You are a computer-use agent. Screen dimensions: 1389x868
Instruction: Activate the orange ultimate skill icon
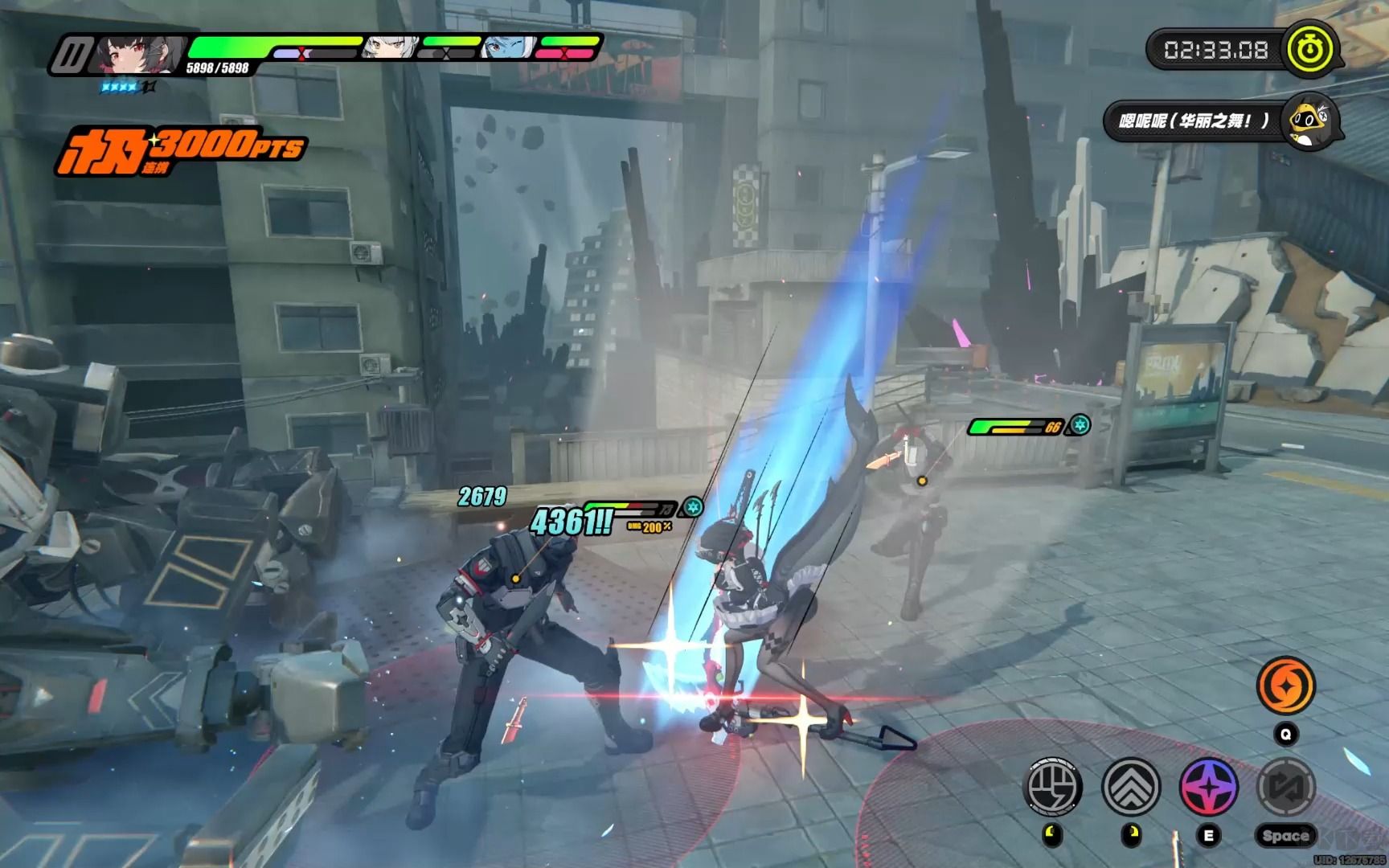pos(1285,686)
